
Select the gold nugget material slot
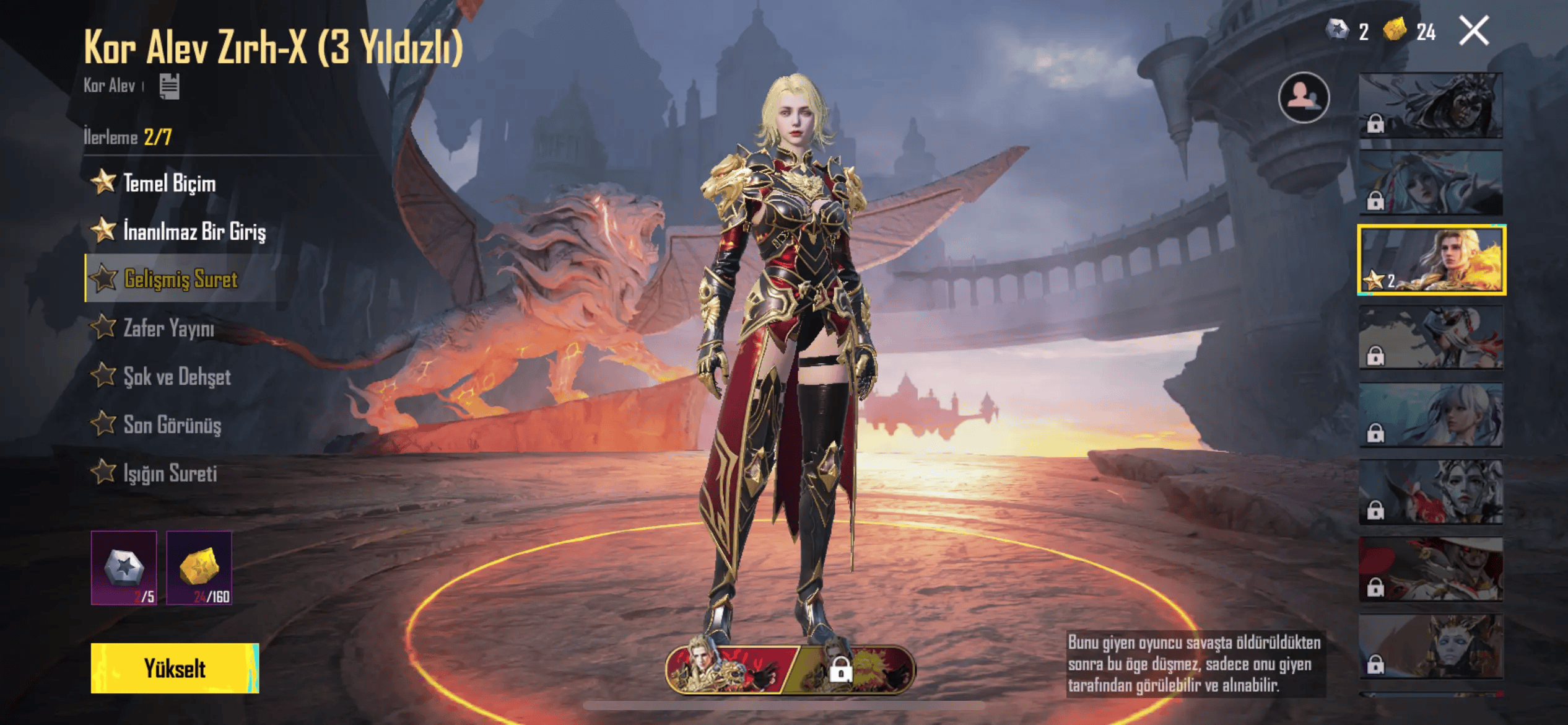[199, 568]
